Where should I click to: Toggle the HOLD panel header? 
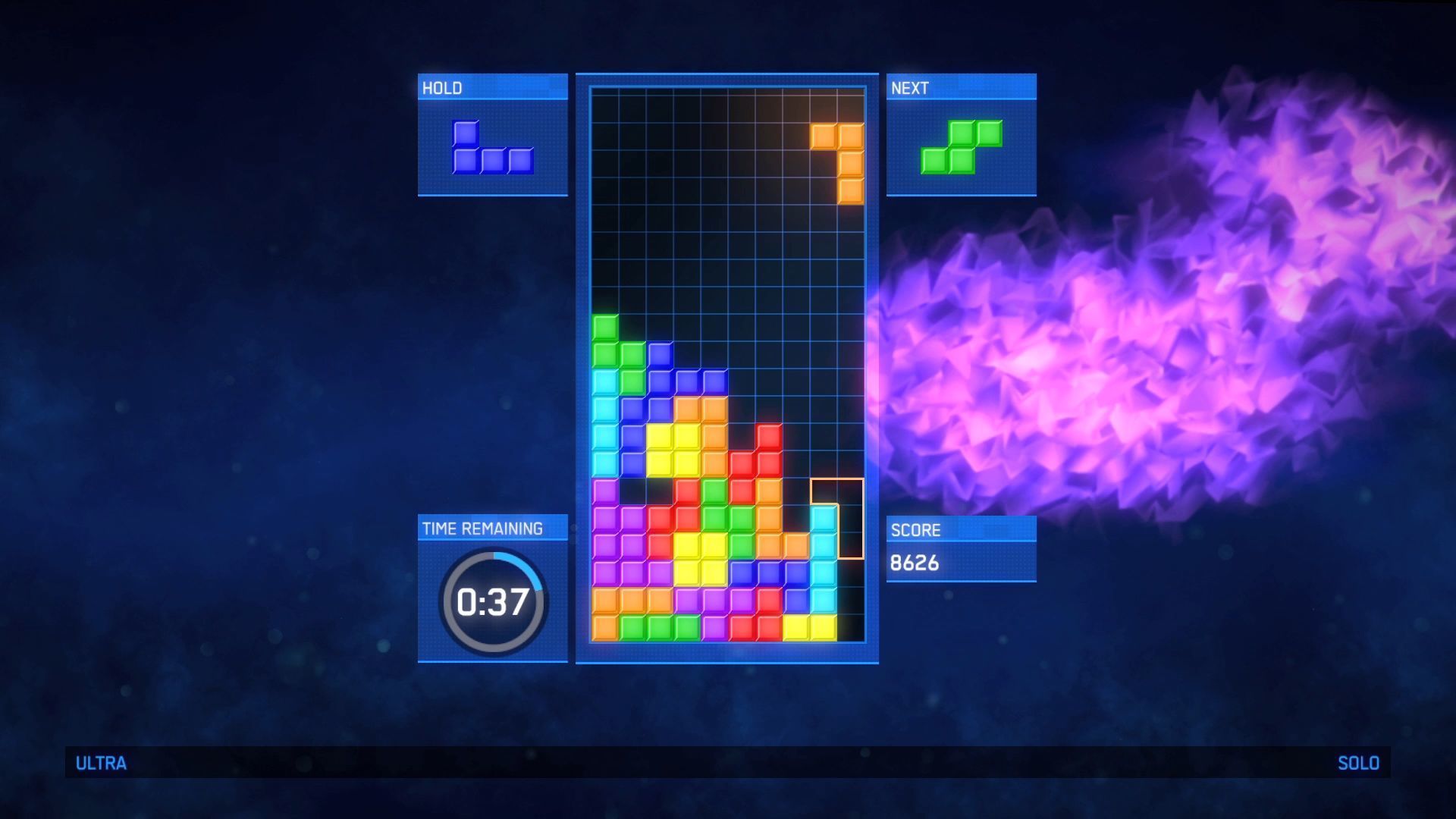(491, 87)
